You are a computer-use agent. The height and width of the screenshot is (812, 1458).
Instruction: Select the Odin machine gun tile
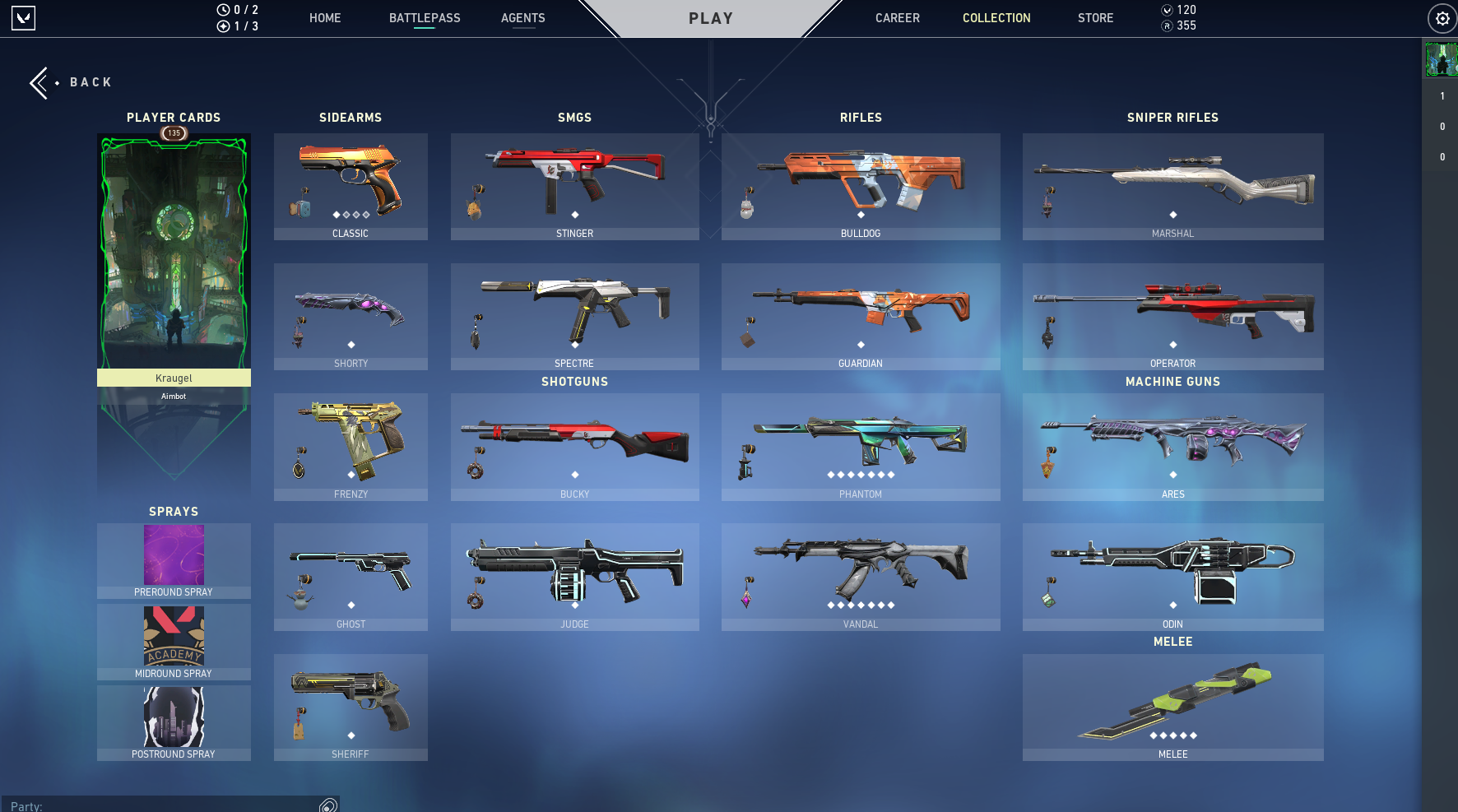click(1172, 577)
